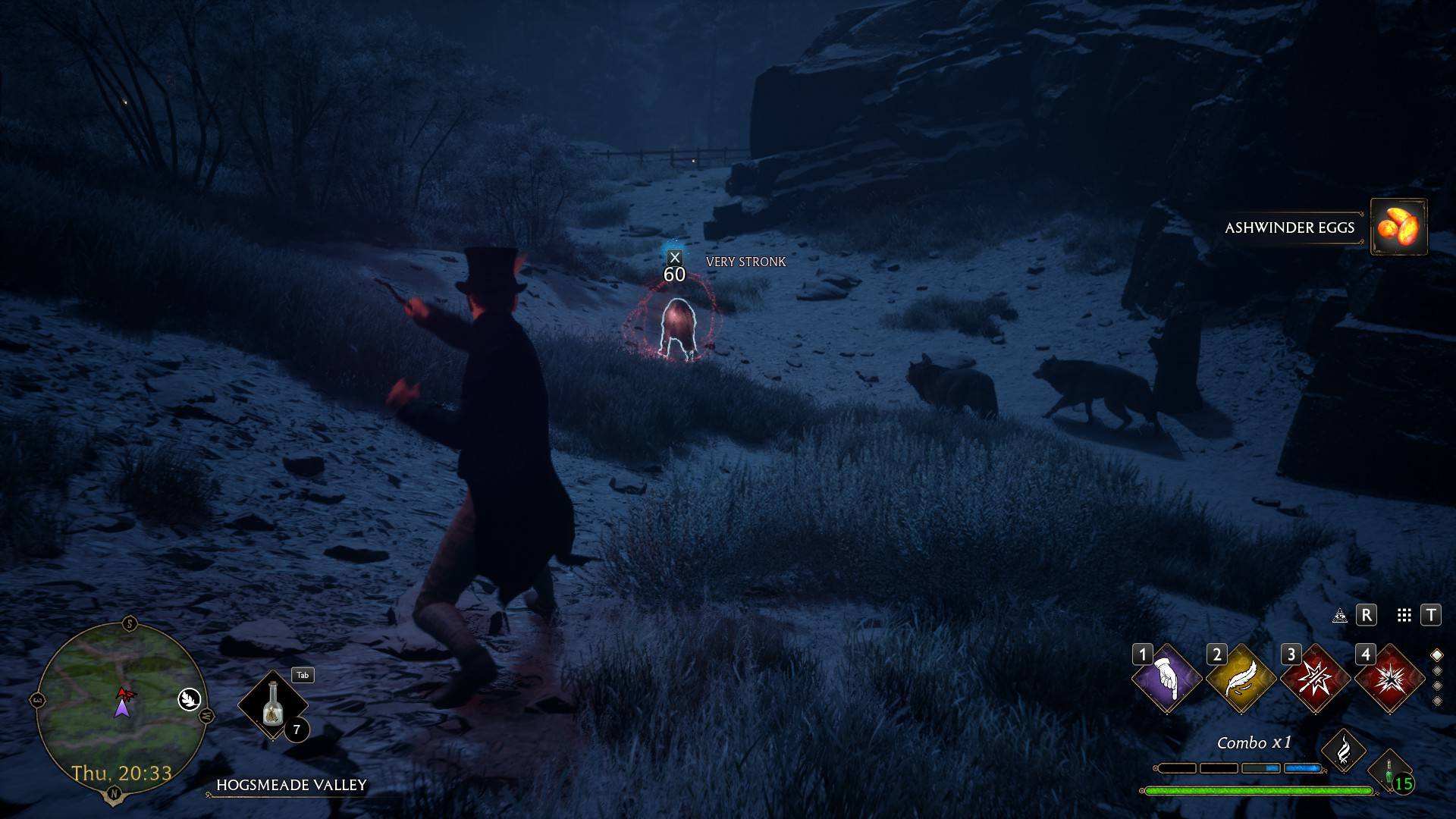Select the leaf marker on the minimap
1456x819 pixels.
pyautogui.click(x=189, y=699)
